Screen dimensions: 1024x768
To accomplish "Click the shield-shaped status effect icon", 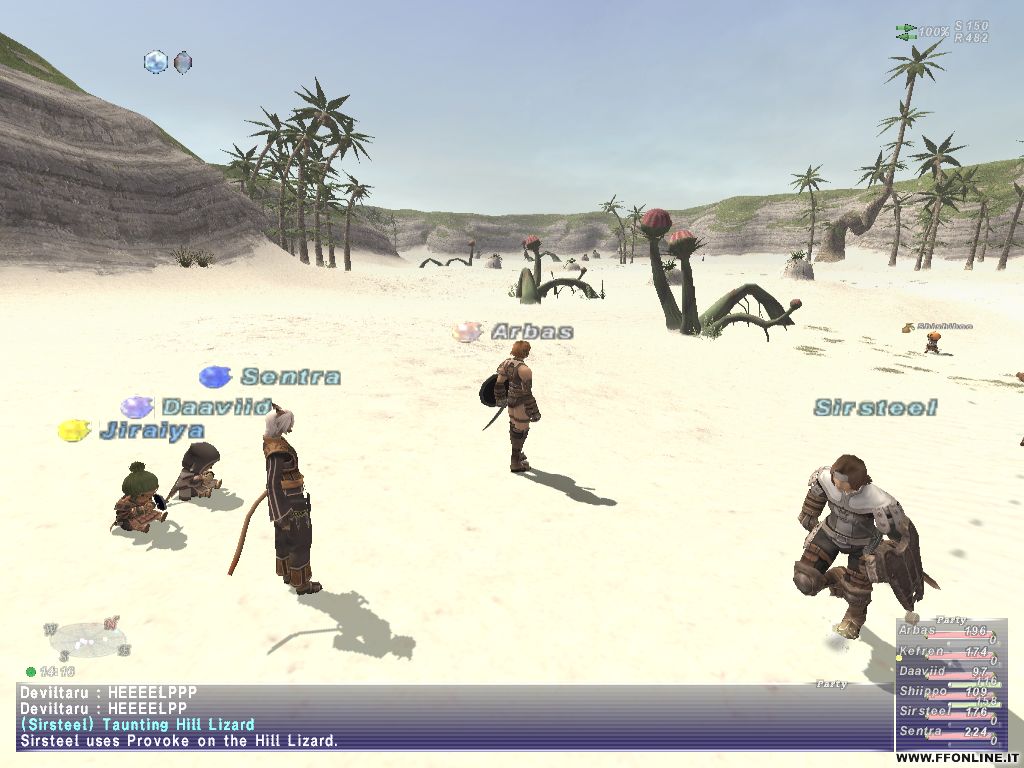I will click(183, 62).
